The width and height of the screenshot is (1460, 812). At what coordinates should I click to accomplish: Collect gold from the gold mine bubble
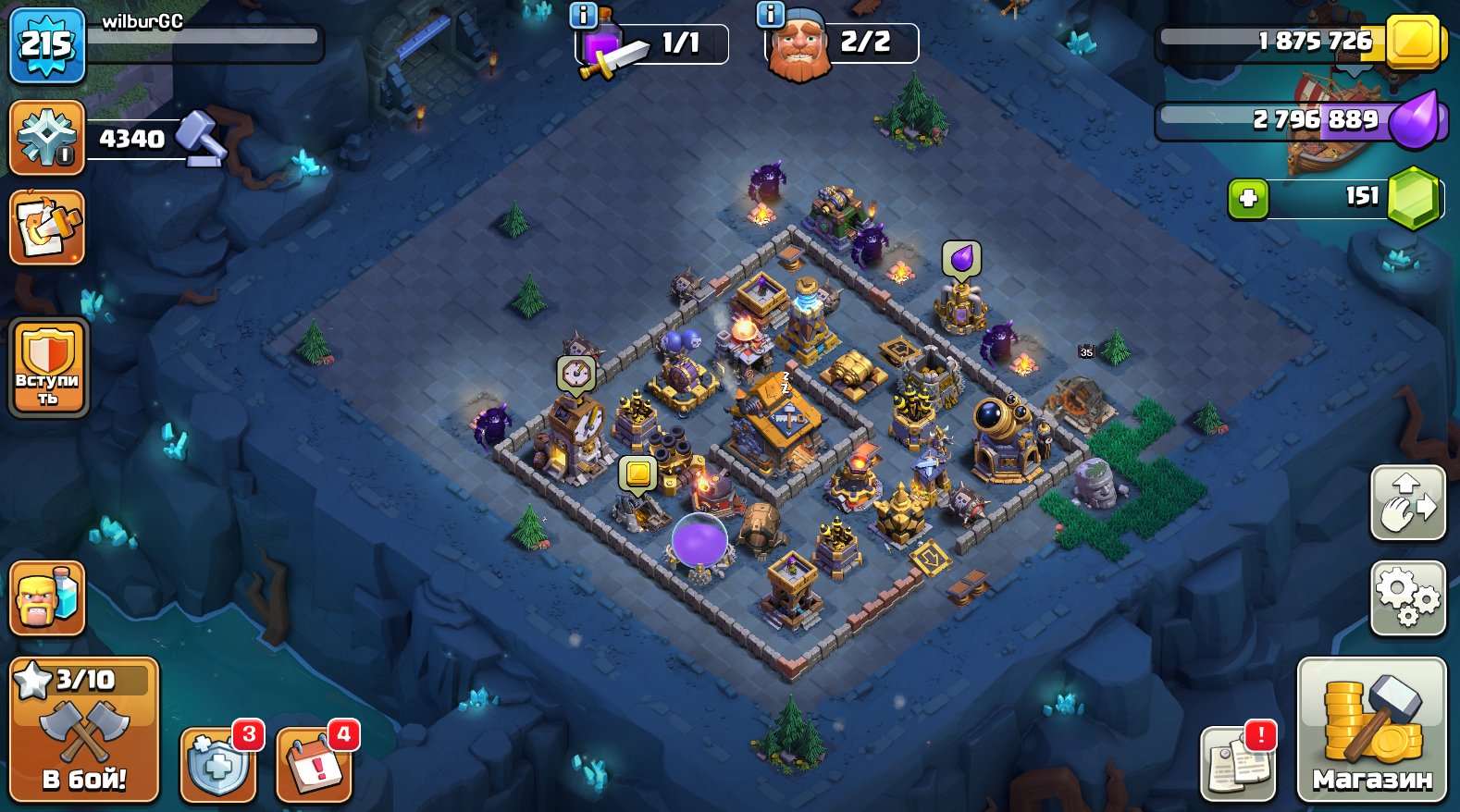pos(637,474)
